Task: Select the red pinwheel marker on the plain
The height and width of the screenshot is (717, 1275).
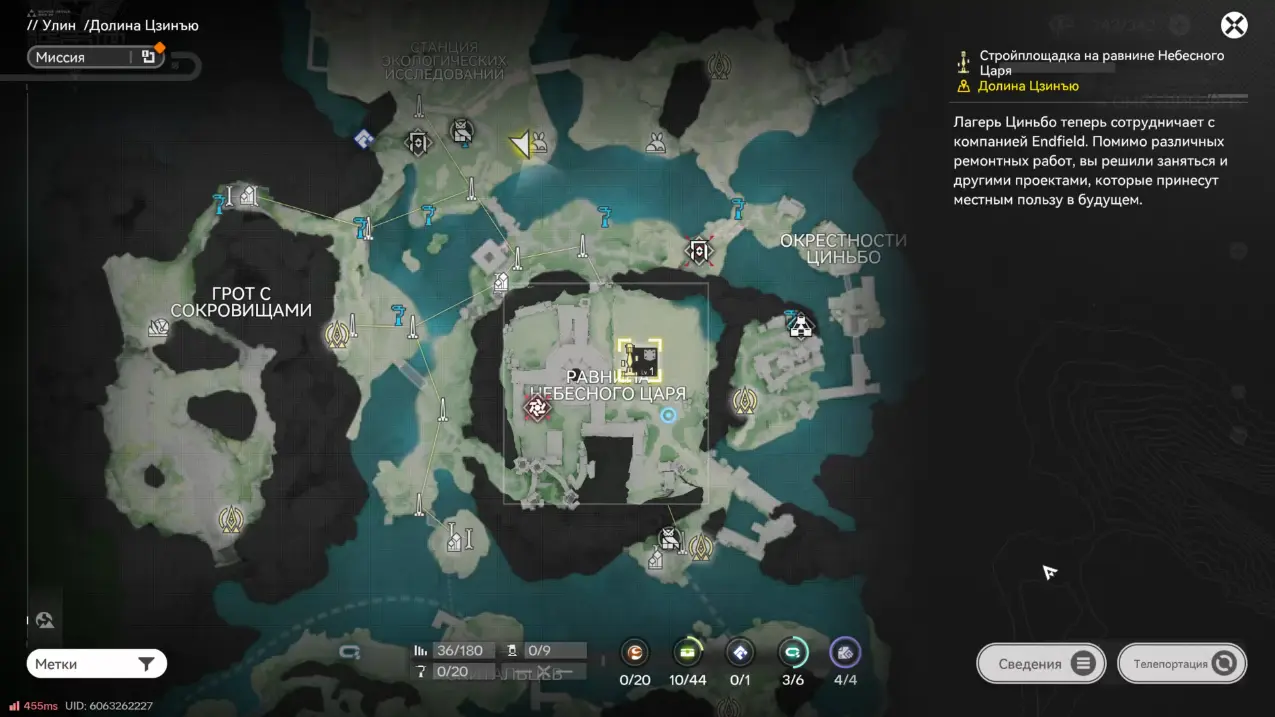Action: click(538, 407)
